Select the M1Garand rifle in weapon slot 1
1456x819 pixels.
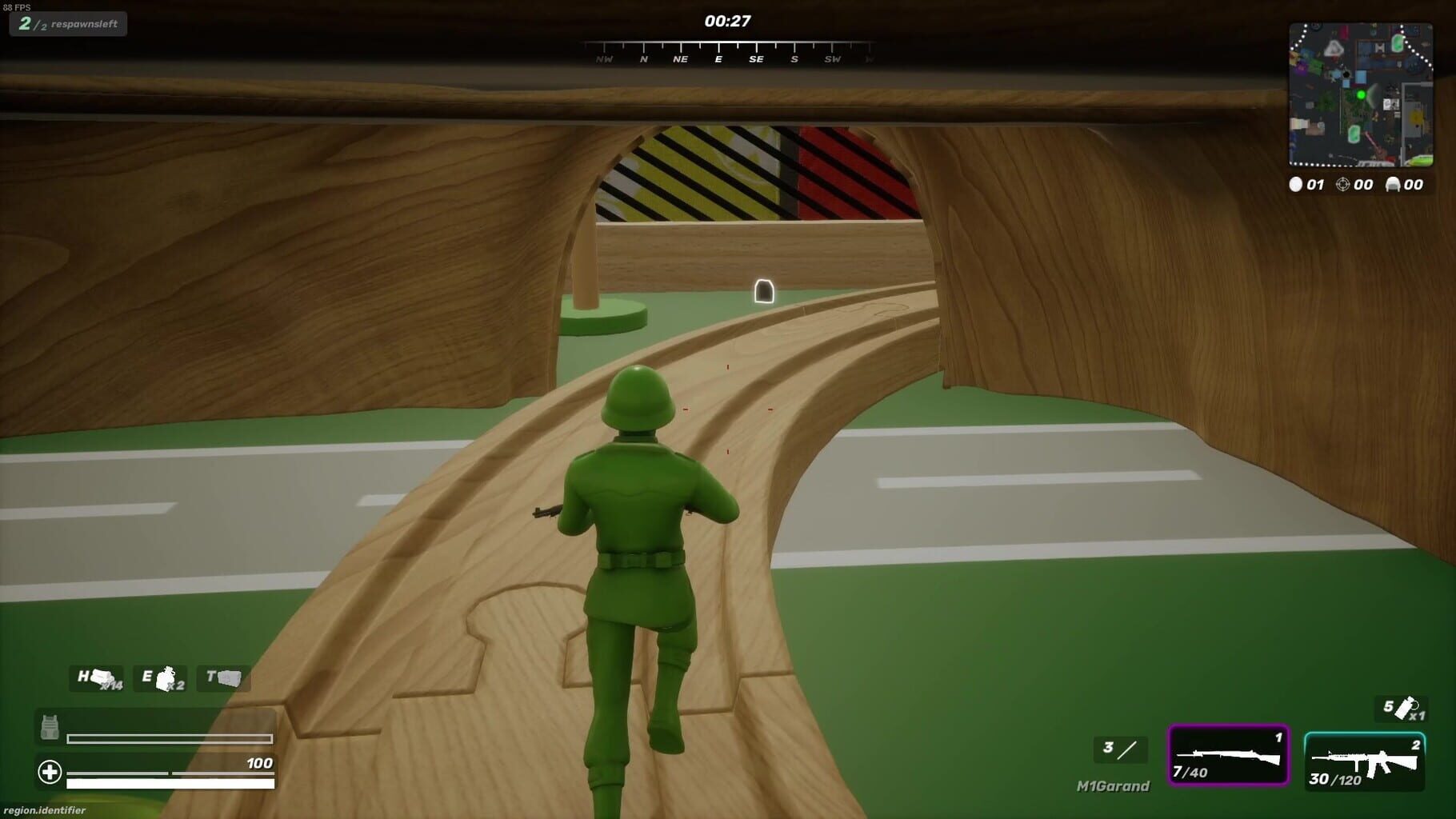click(x=1229, y=755)
